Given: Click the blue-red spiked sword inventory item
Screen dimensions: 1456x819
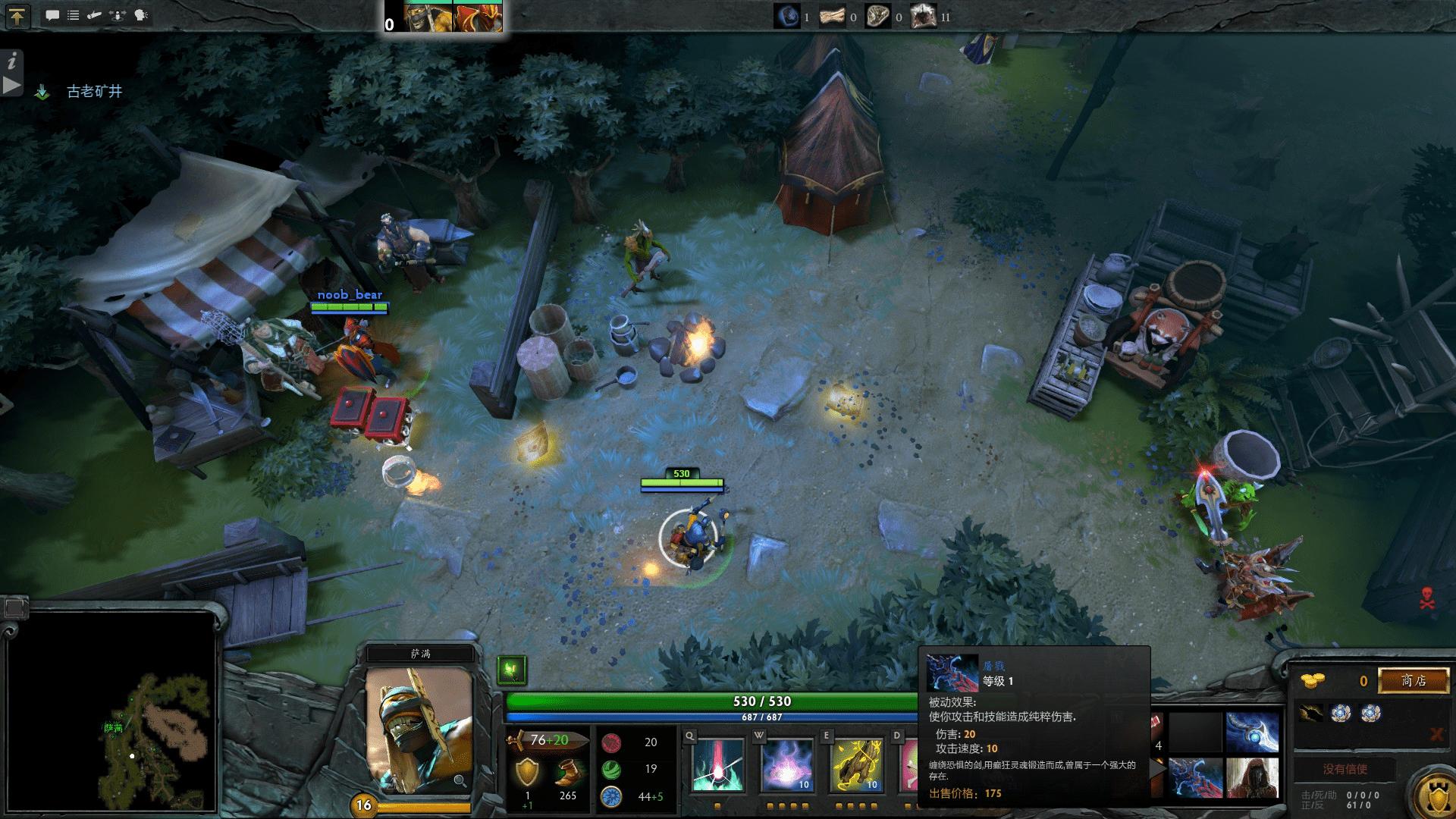Looking at the screenshot, I should coord(1196,777).
